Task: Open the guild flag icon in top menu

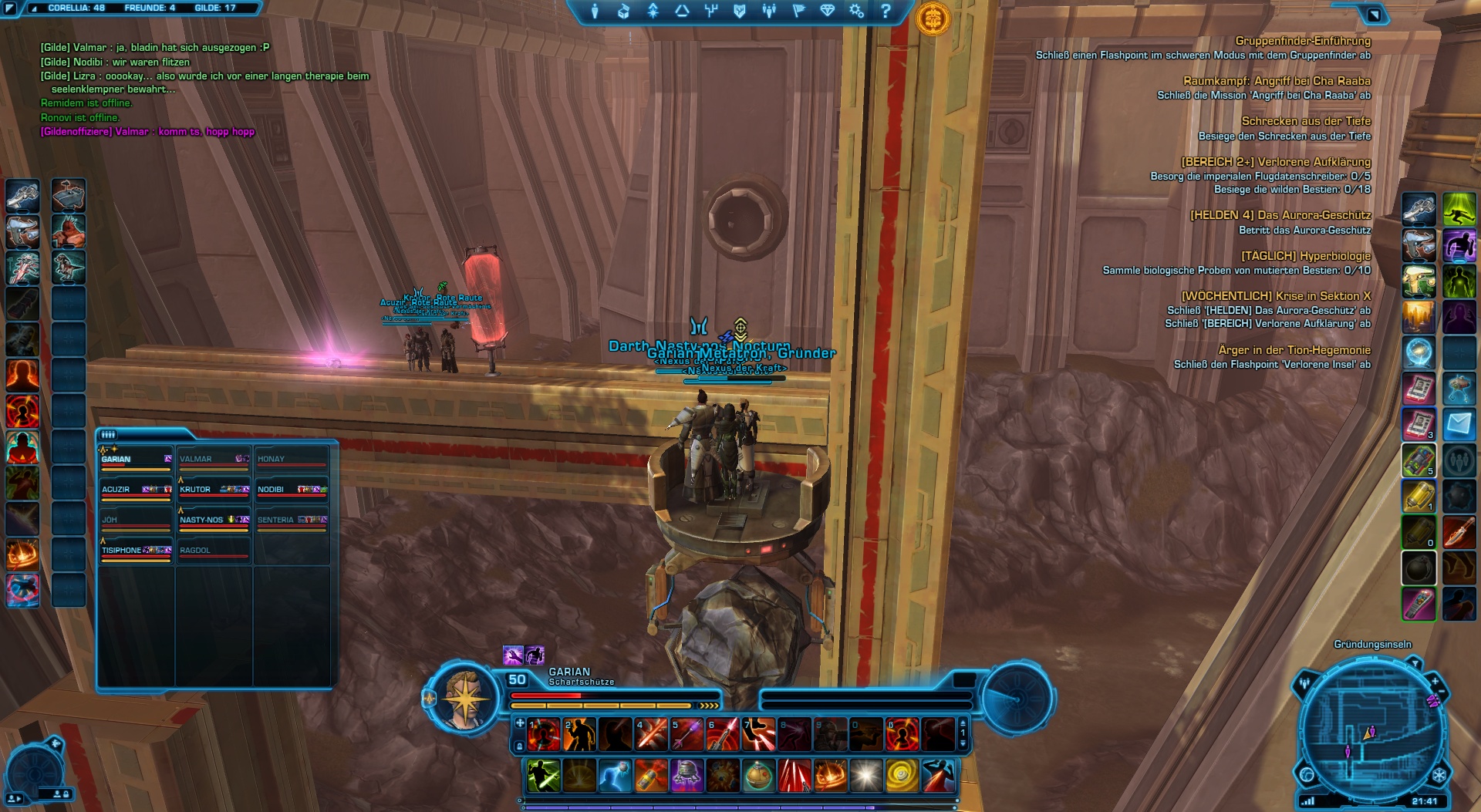Action: (x=798, y=11)
